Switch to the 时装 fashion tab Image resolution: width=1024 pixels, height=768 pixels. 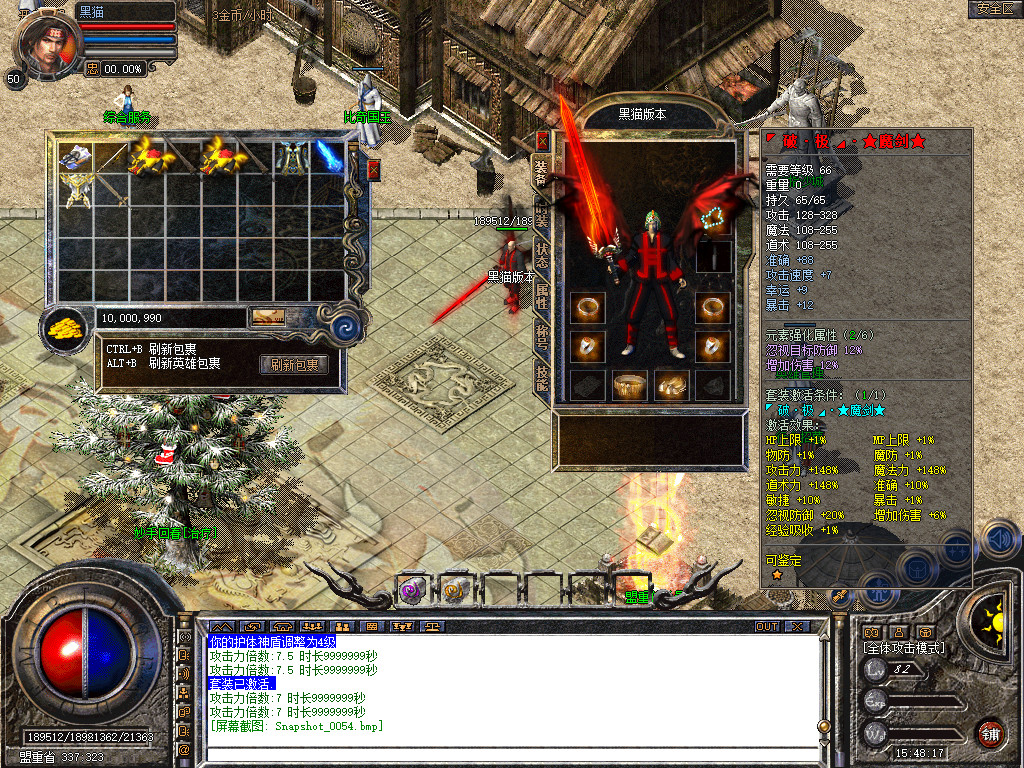[x=541, y=214]
